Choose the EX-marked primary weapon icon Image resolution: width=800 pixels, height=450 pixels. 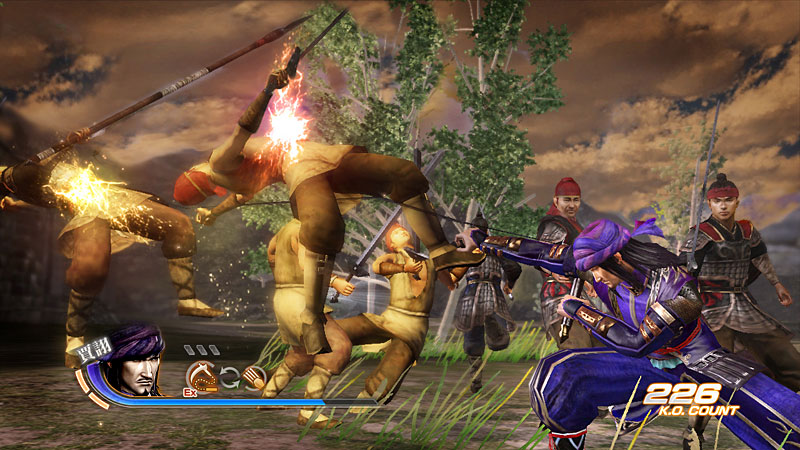point(201,376)
